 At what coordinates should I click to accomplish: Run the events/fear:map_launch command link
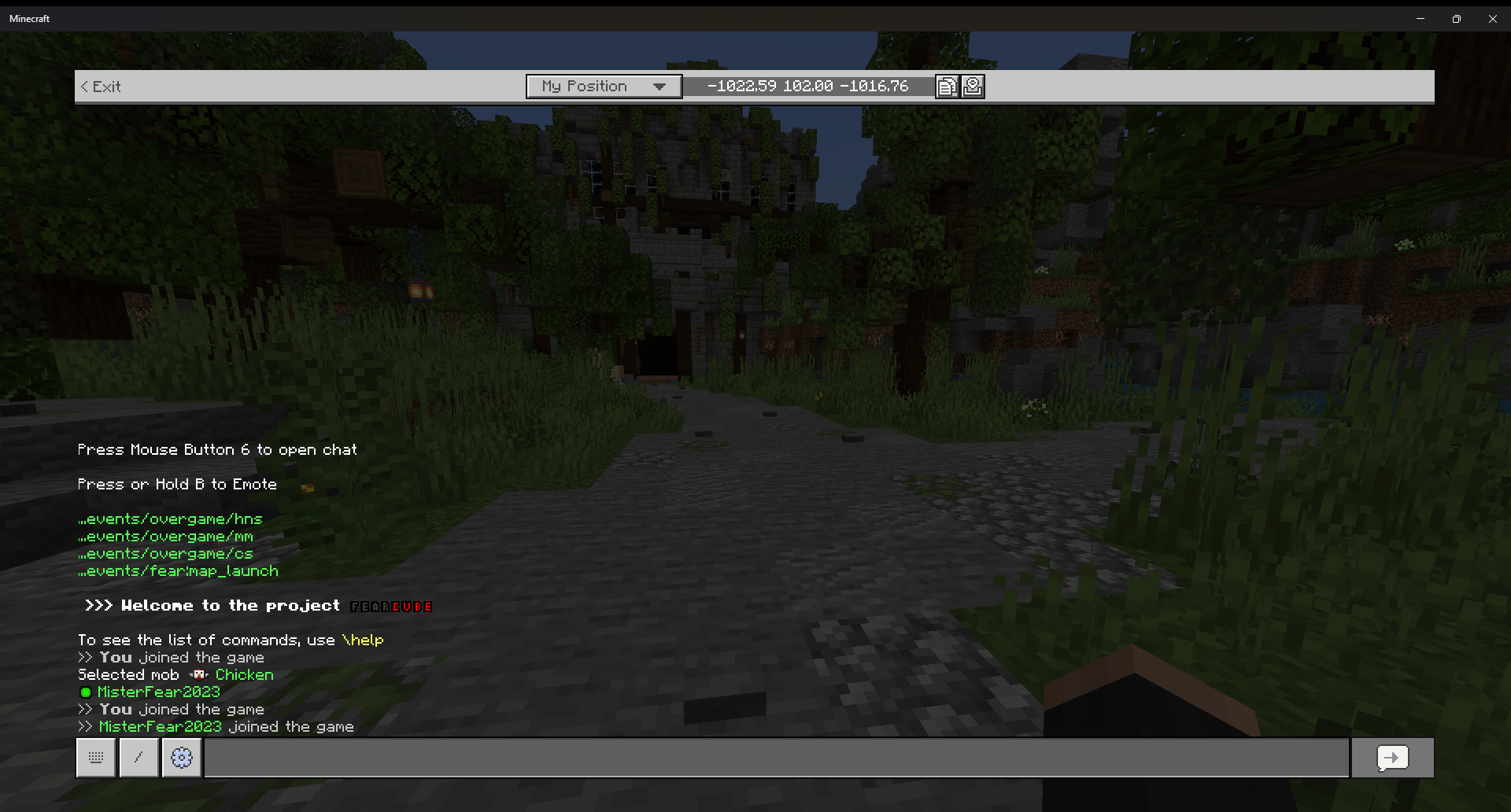tap(178, 570)
